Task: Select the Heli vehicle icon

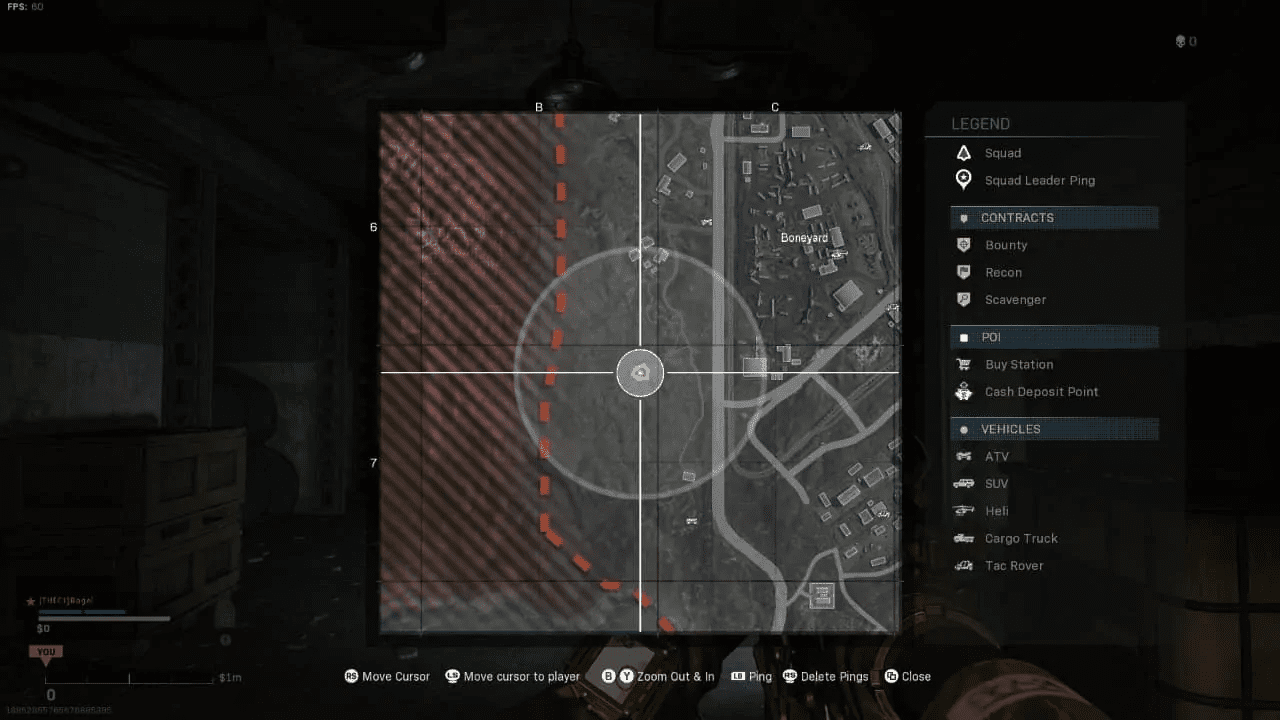Action: tap(963, 510)
